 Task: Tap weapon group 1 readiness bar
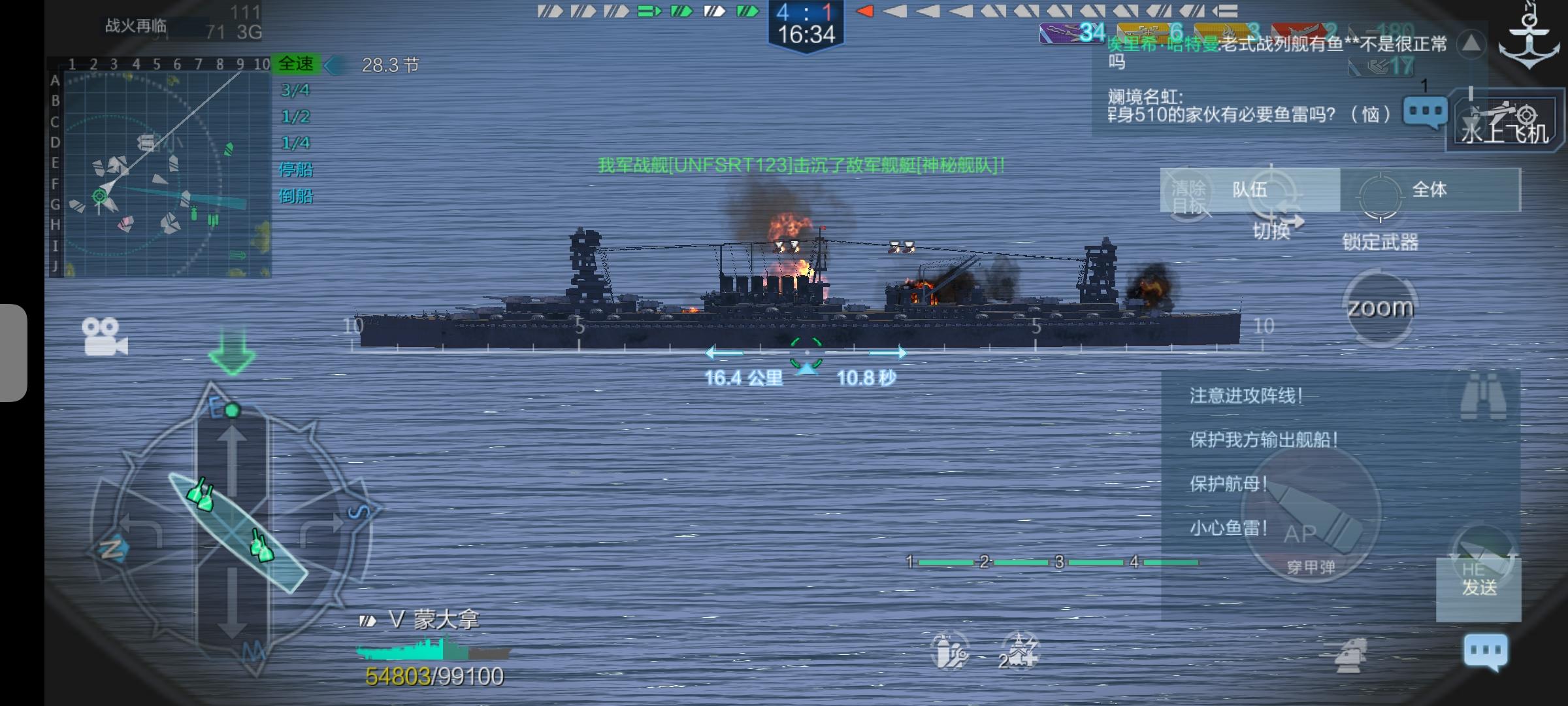pyautogui.click(x=947, y=561)
